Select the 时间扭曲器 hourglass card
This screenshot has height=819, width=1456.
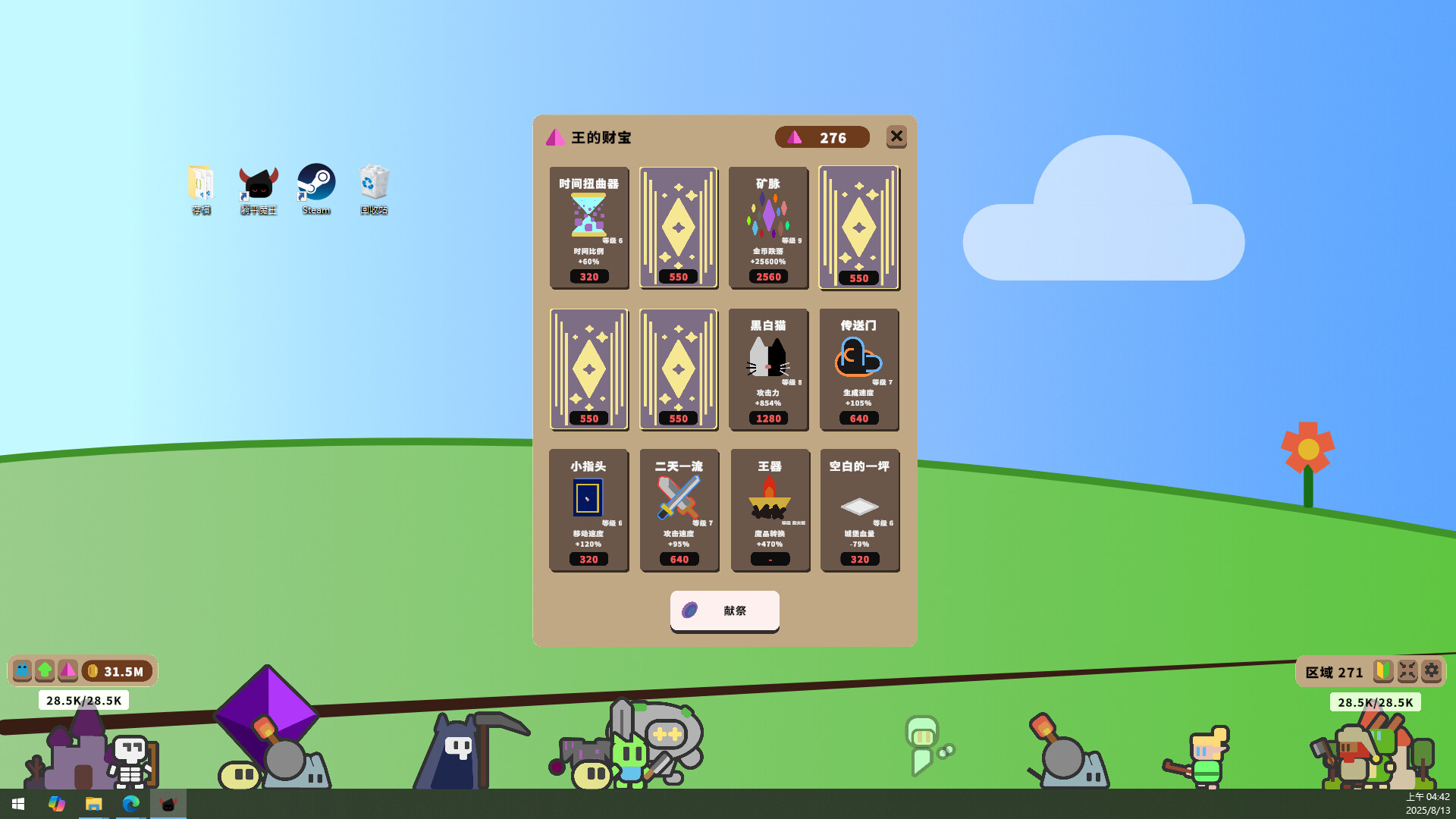pos(589,227)
